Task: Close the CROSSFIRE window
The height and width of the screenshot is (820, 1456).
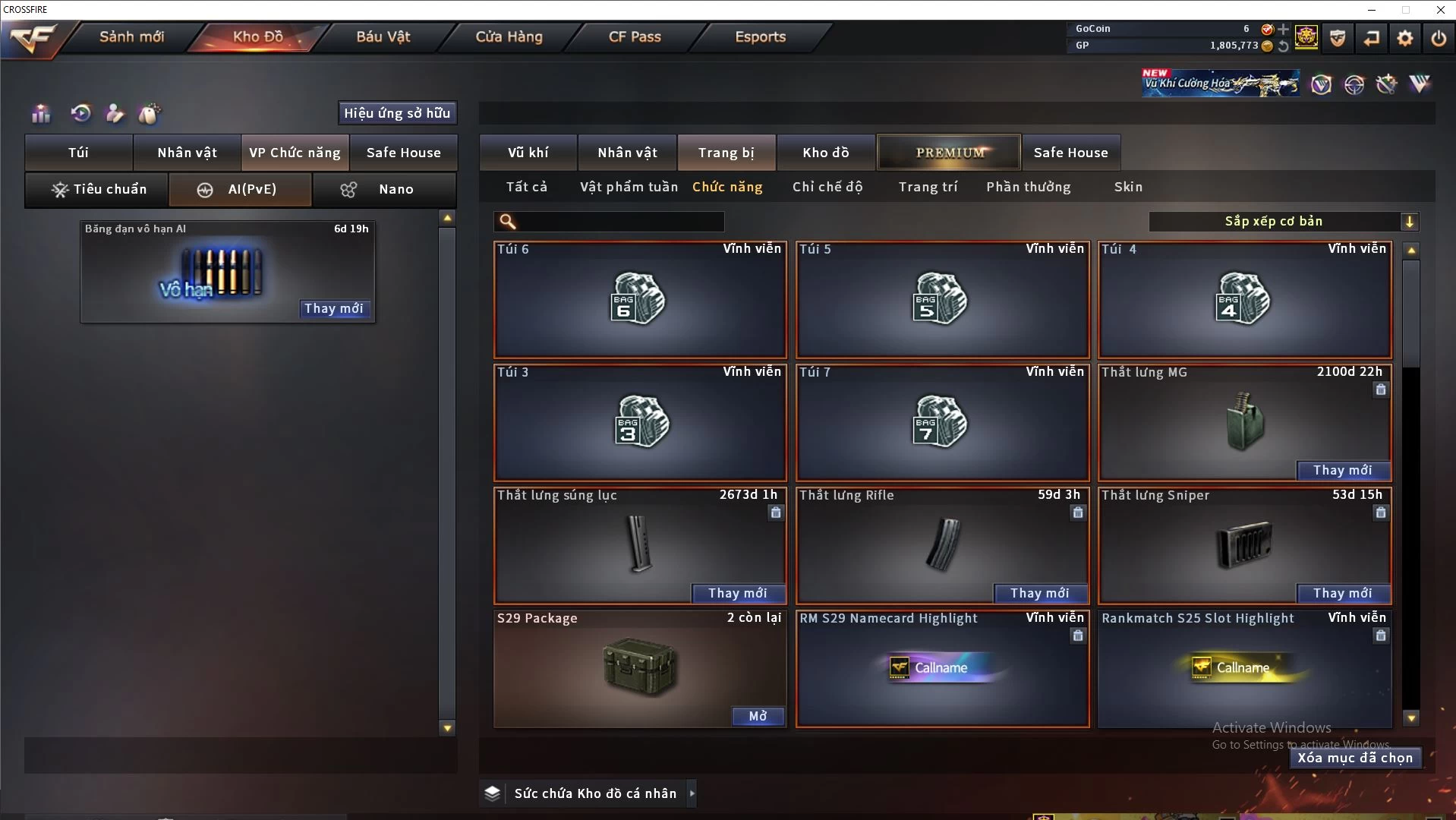Action: [x=1440, y=10]
